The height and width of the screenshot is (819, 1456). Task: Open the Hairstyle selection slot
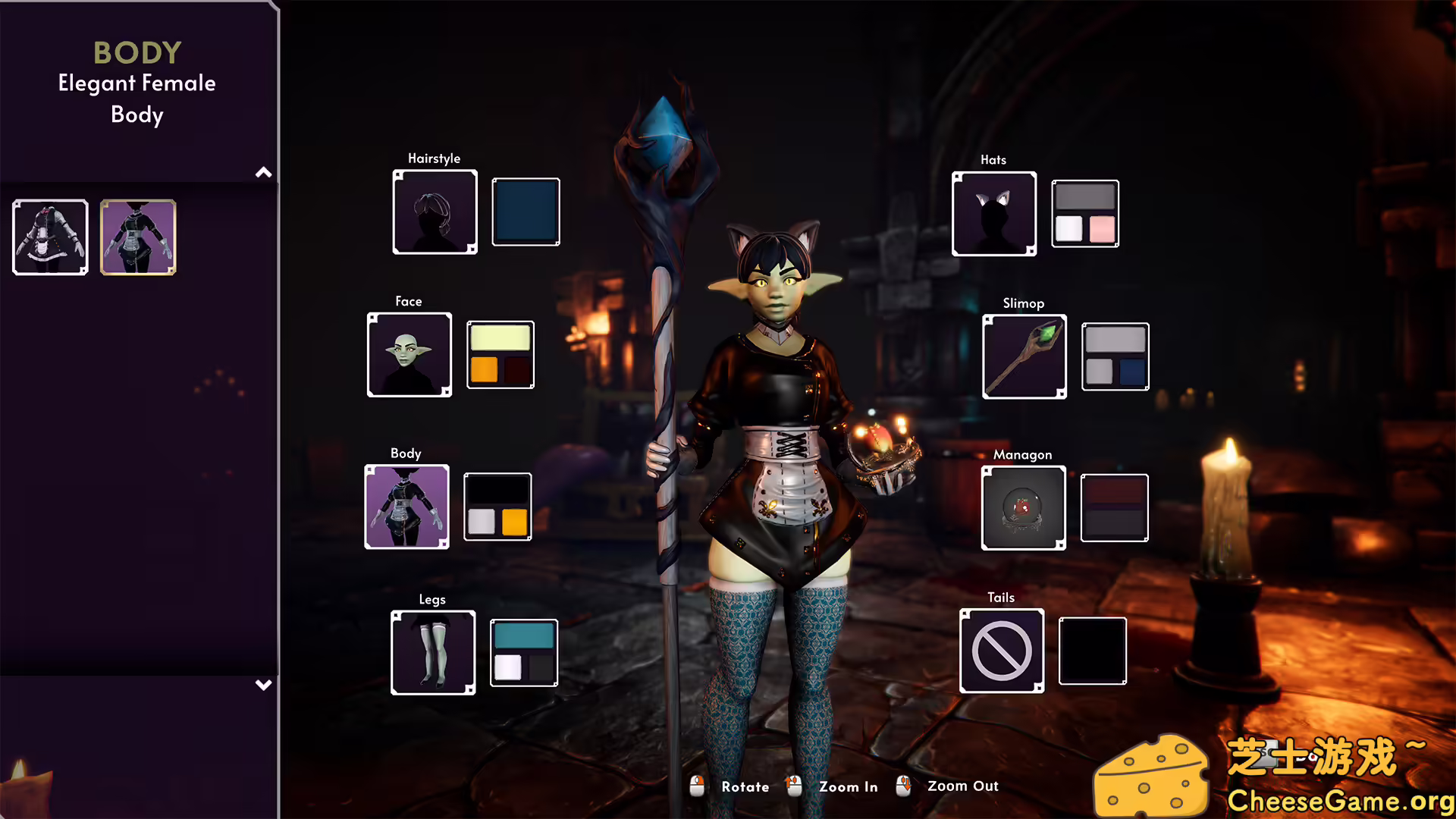(435, 212)
